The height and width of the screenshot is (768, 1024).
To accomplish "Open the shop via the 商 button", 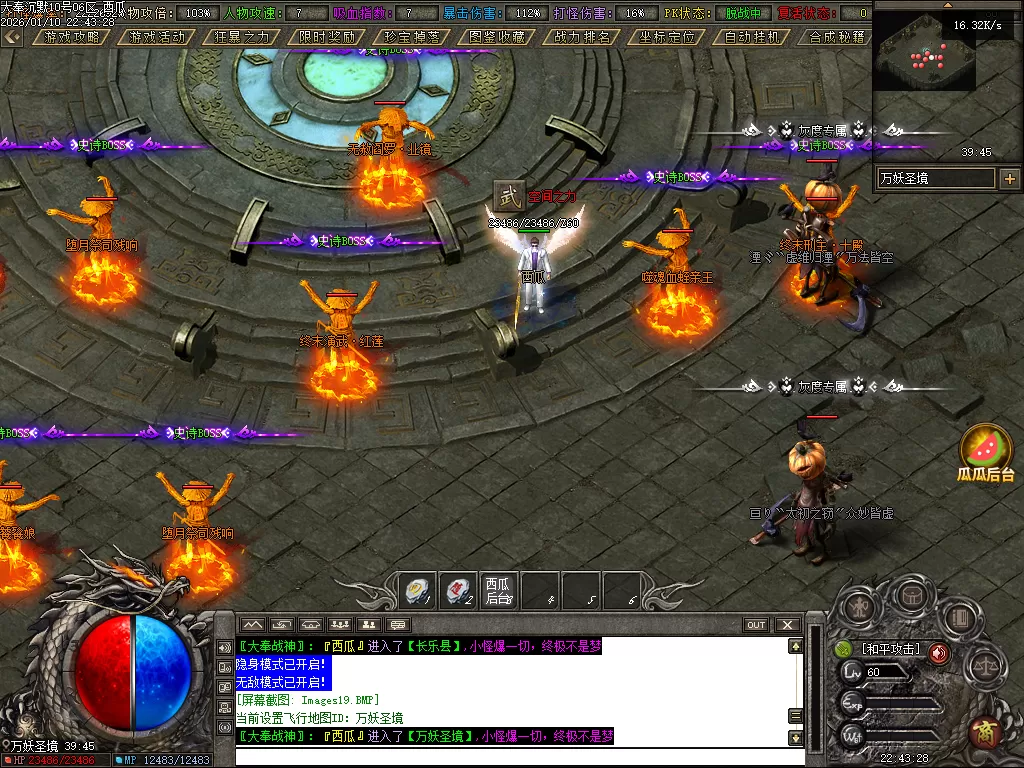I will point(986,730).
